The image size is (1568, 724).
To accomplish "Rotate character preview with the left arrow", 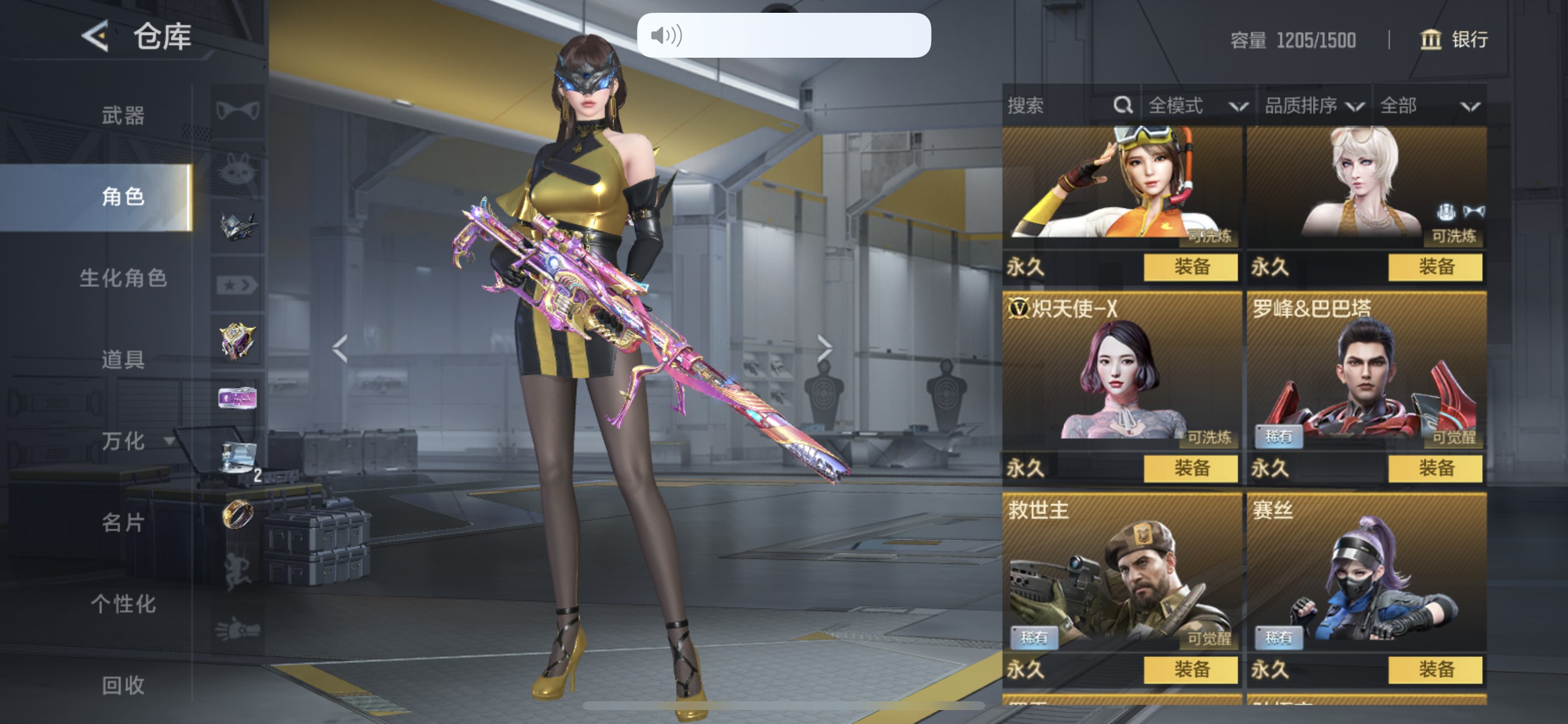I will (x=340, y=349).
